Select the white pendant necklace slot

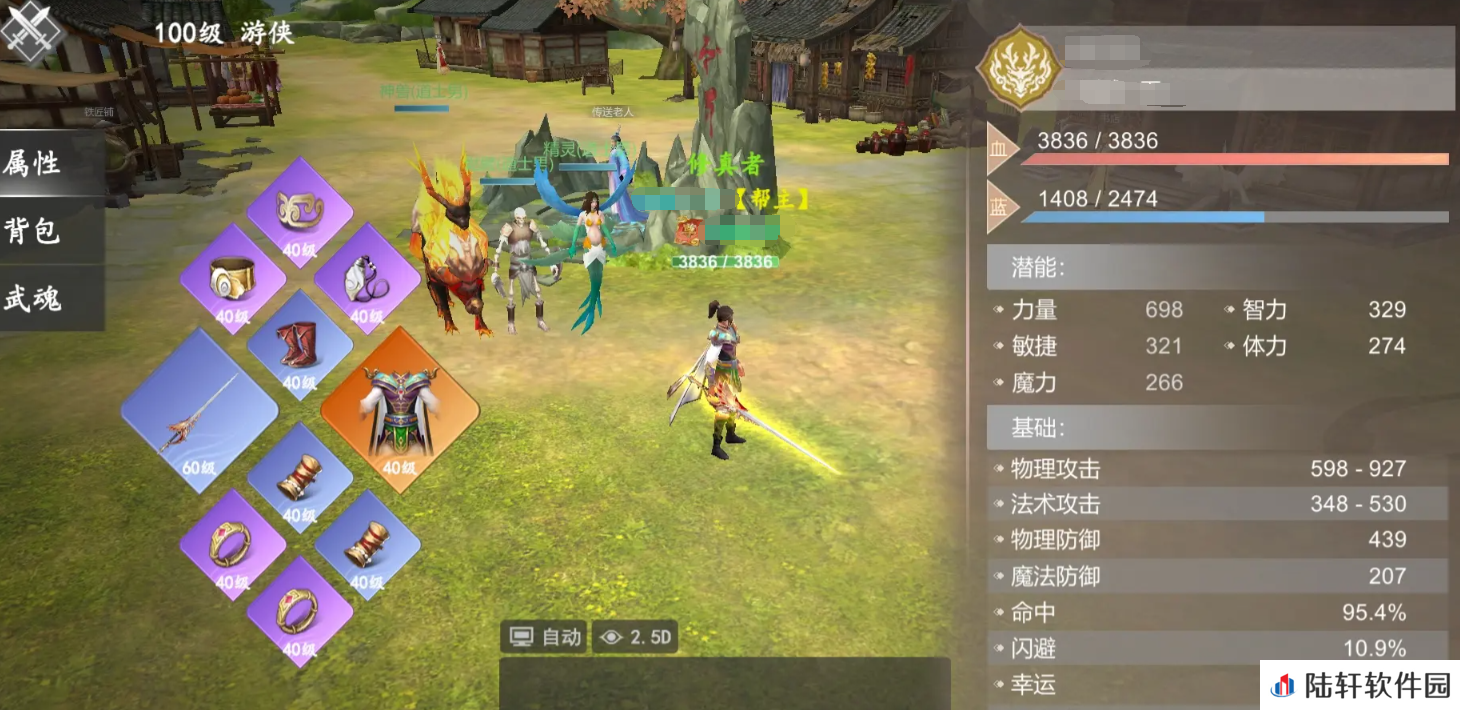(x=366, y=279)
